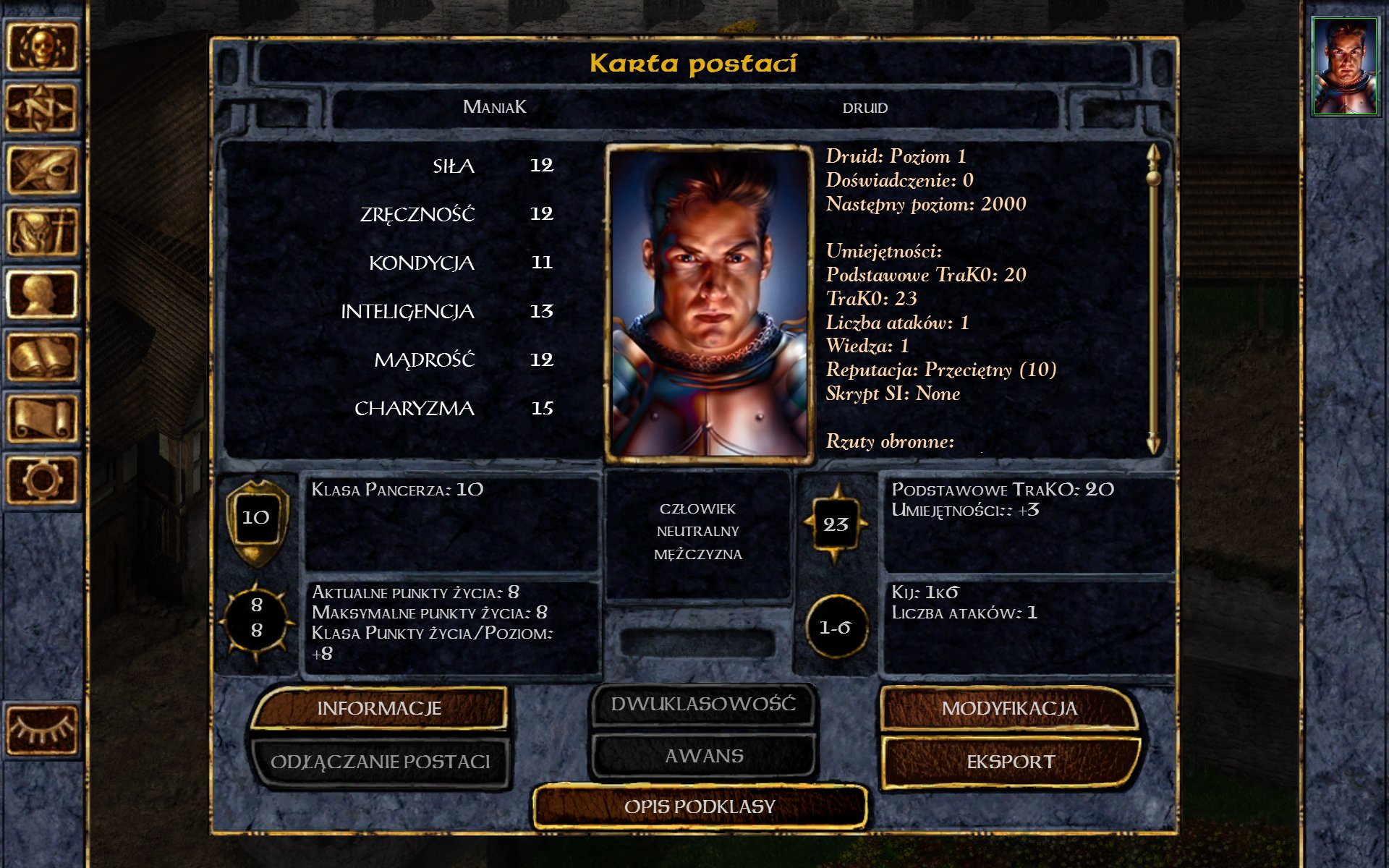Click the scroll up arrow of stats list
Screen dimensions: 1389x868
click(1153, 153)
